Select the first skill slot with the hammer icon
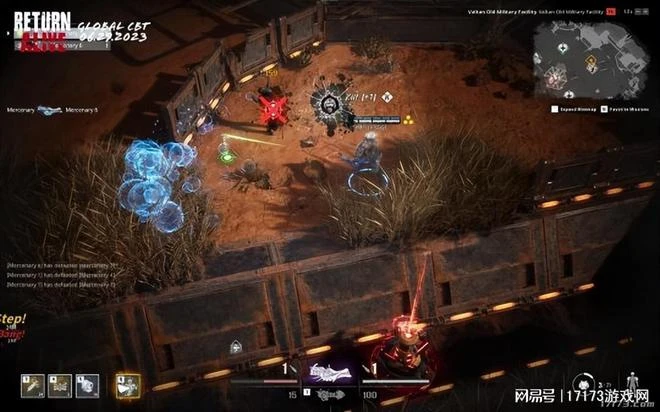Image resolution: width=660 pixels, height=412 pixels. pos(32,385)
